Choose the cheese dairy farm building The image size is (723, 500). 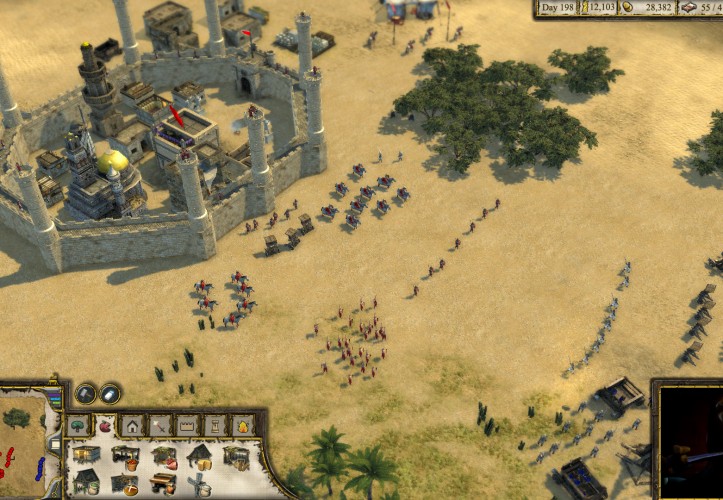(200, 456)
